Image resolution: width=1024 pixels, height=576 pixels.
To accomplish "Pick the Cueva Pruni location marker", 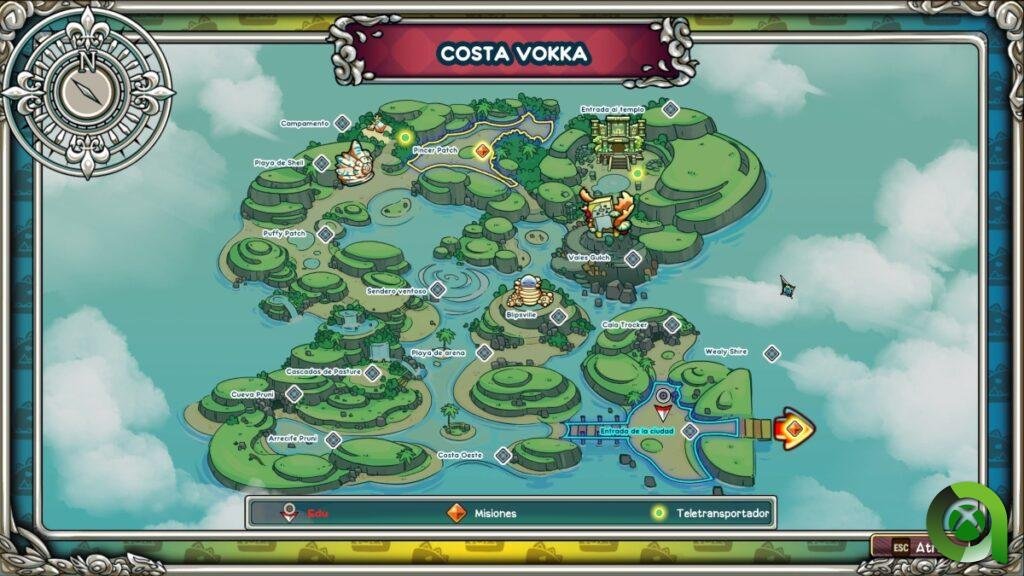I will click(294, 394).
